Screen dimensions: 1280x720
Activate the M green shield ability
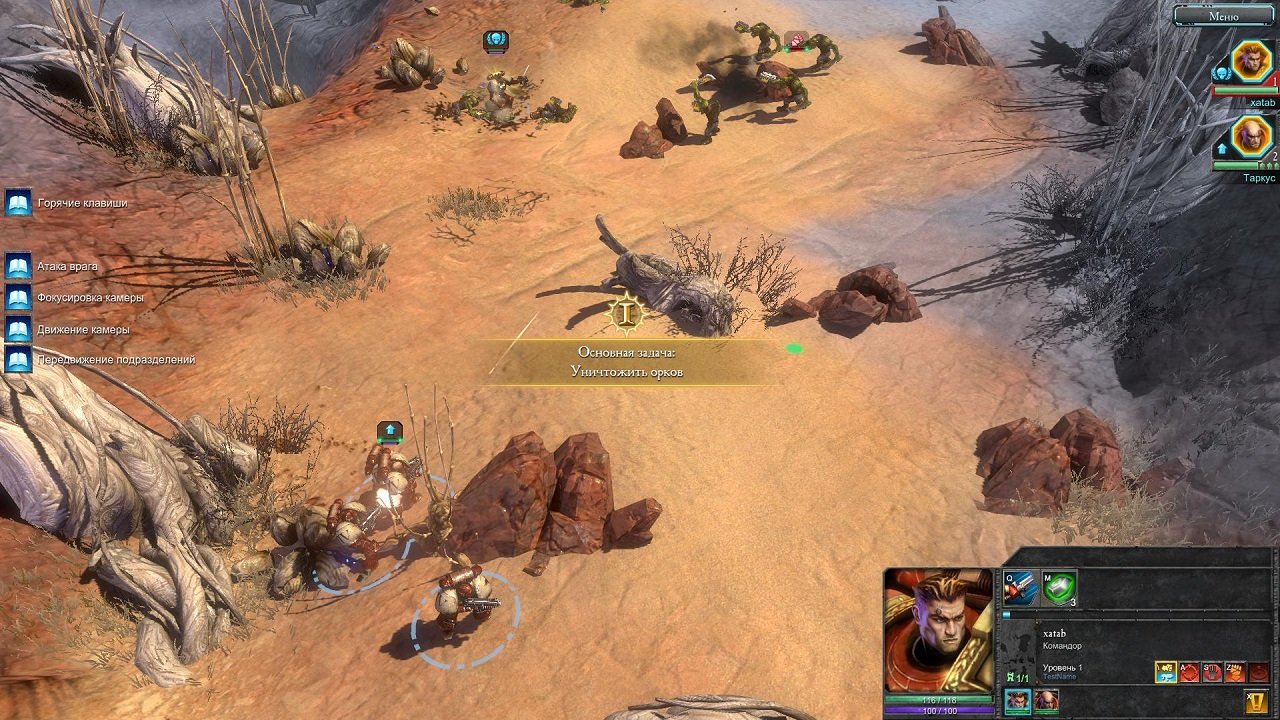point(1059,589)
